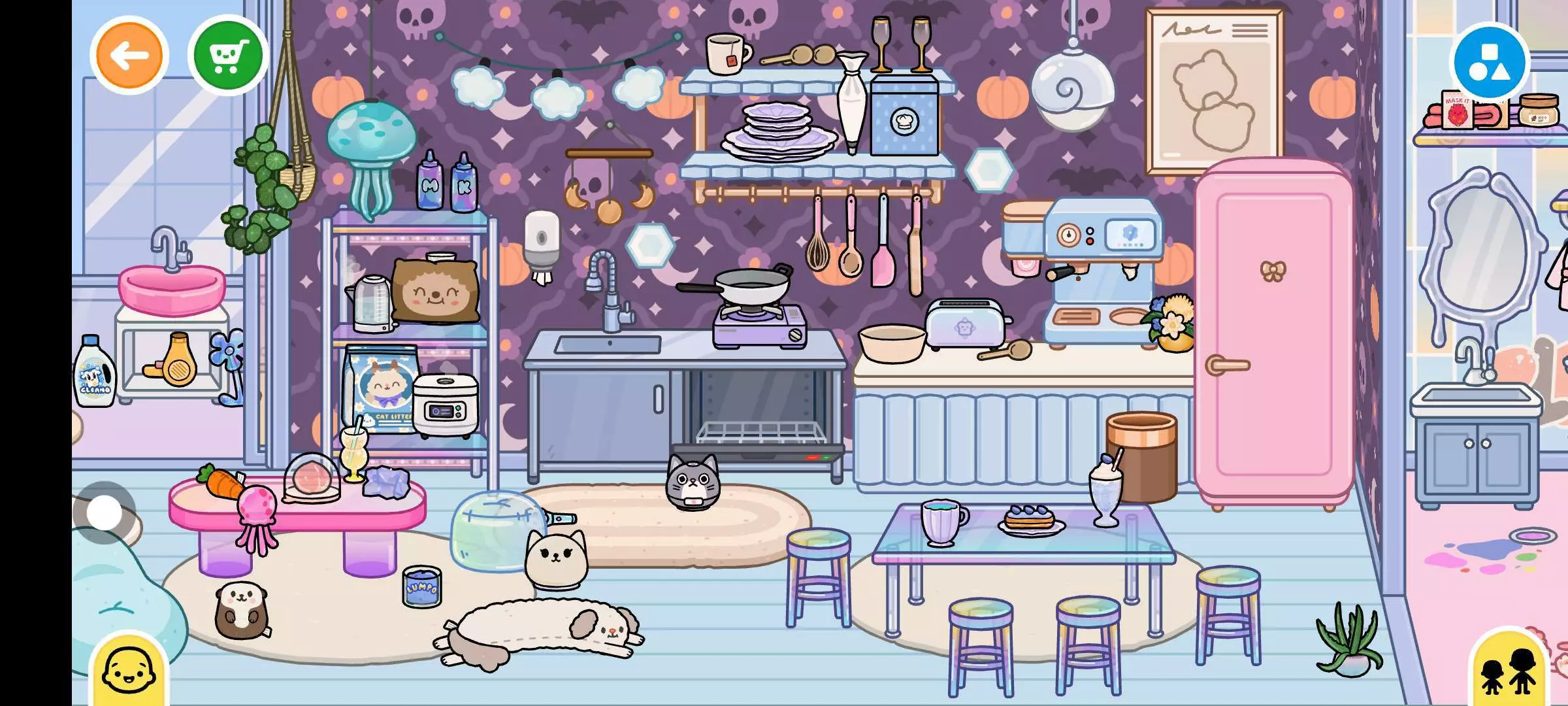Open the shop with the green cart button

pos(228,56)
